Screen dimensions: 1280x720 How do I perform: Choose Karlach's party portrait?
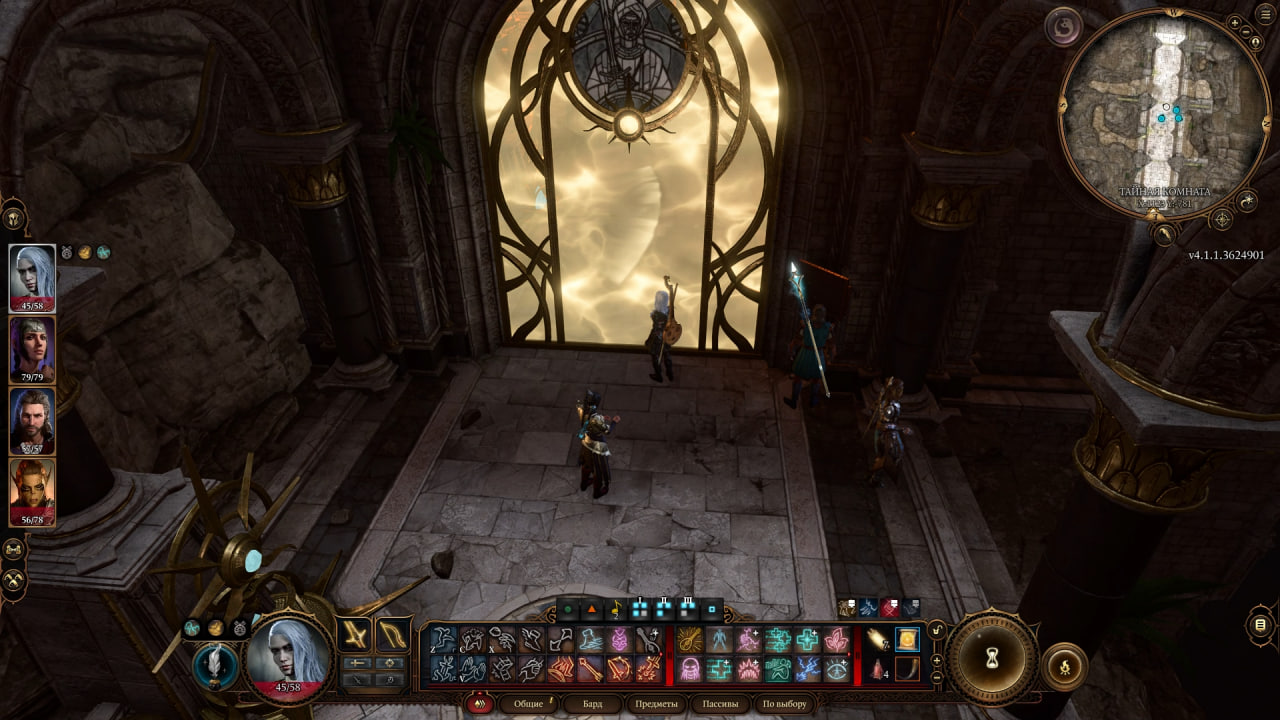tap(32, 492)
